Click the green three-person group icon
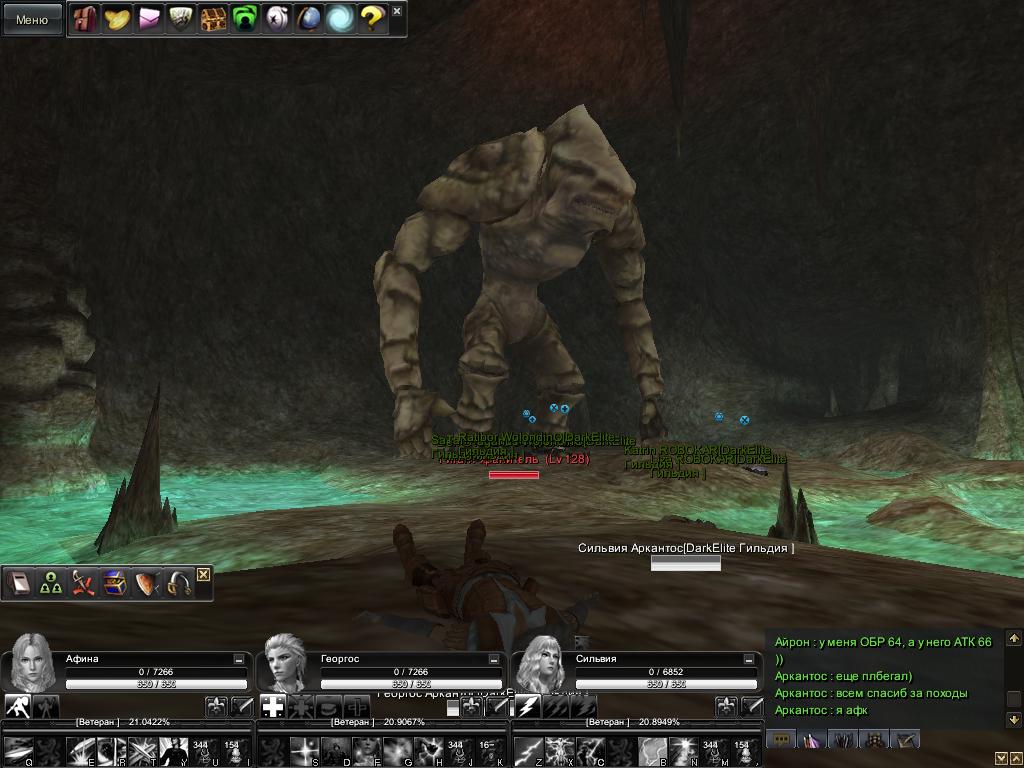Image resolution: width=1024 pixels, height=768 pixels. coord(51,584)
